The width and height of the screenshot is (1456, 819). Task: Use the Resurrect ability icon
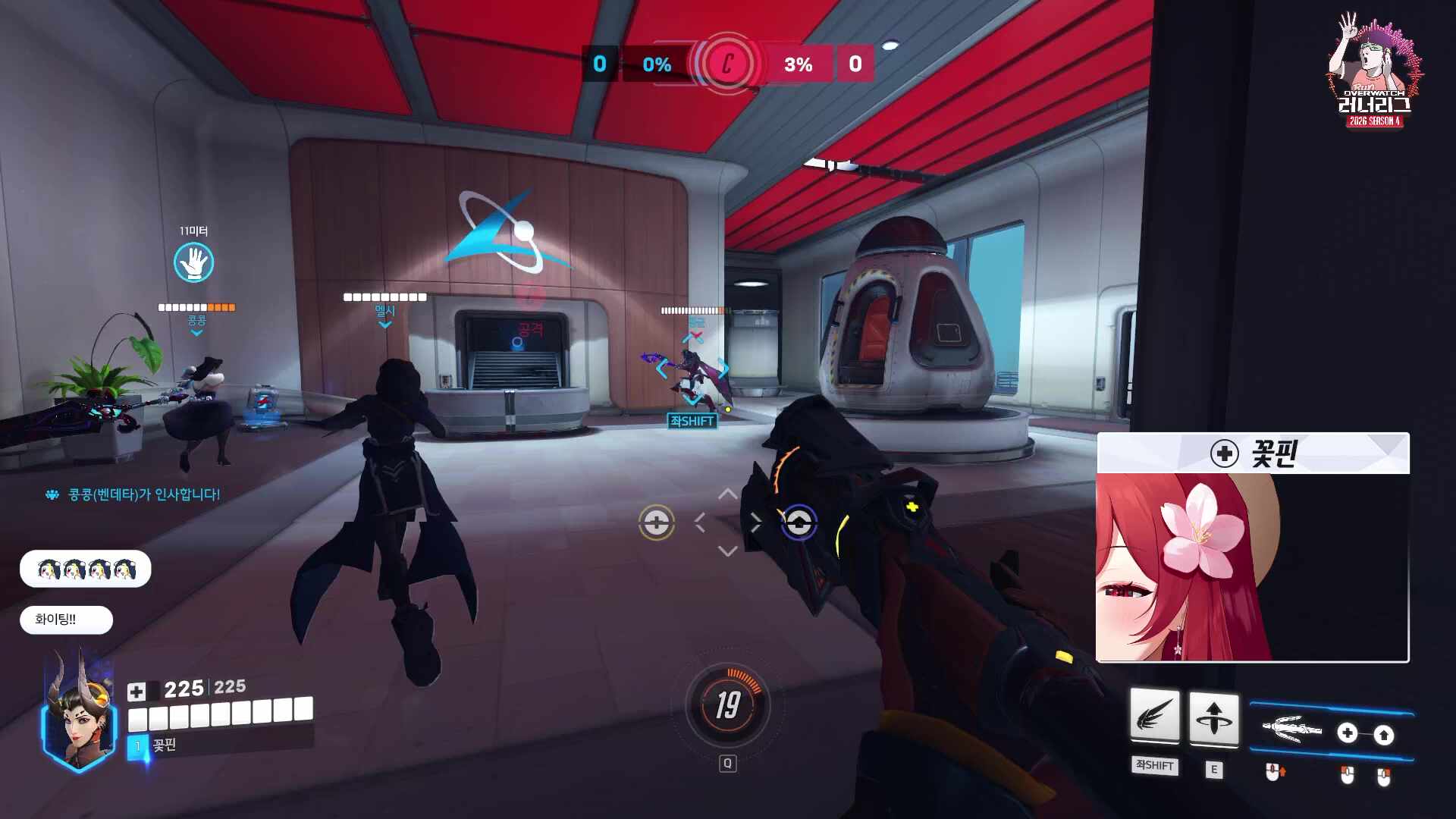(1213, 717)
